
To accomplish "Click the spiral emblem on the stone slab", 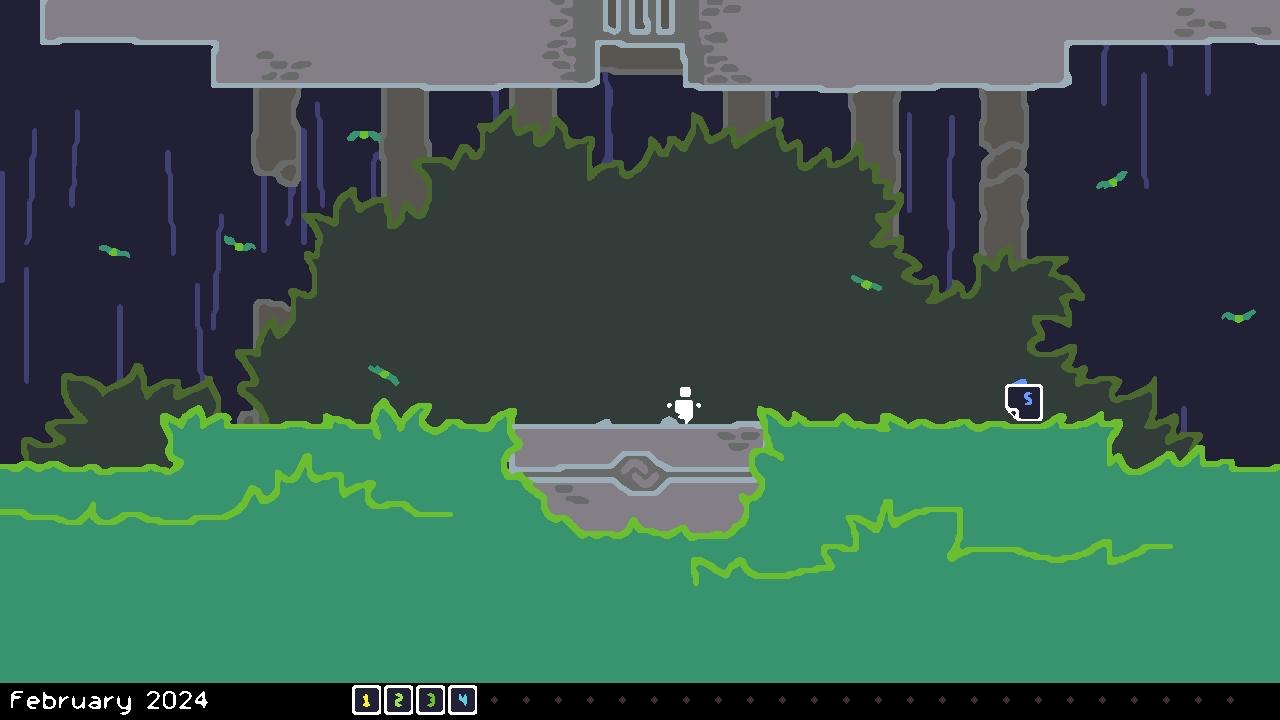I will click(x=640, y=472).
